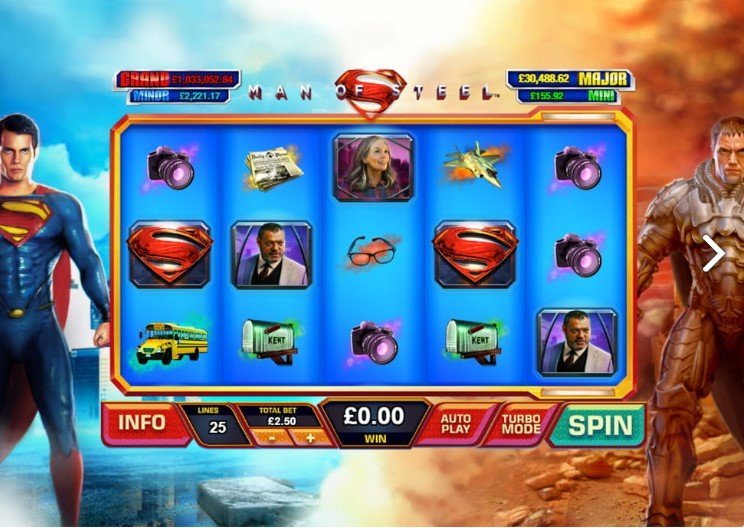Toggle Turbo Mode

coord(520,424)
